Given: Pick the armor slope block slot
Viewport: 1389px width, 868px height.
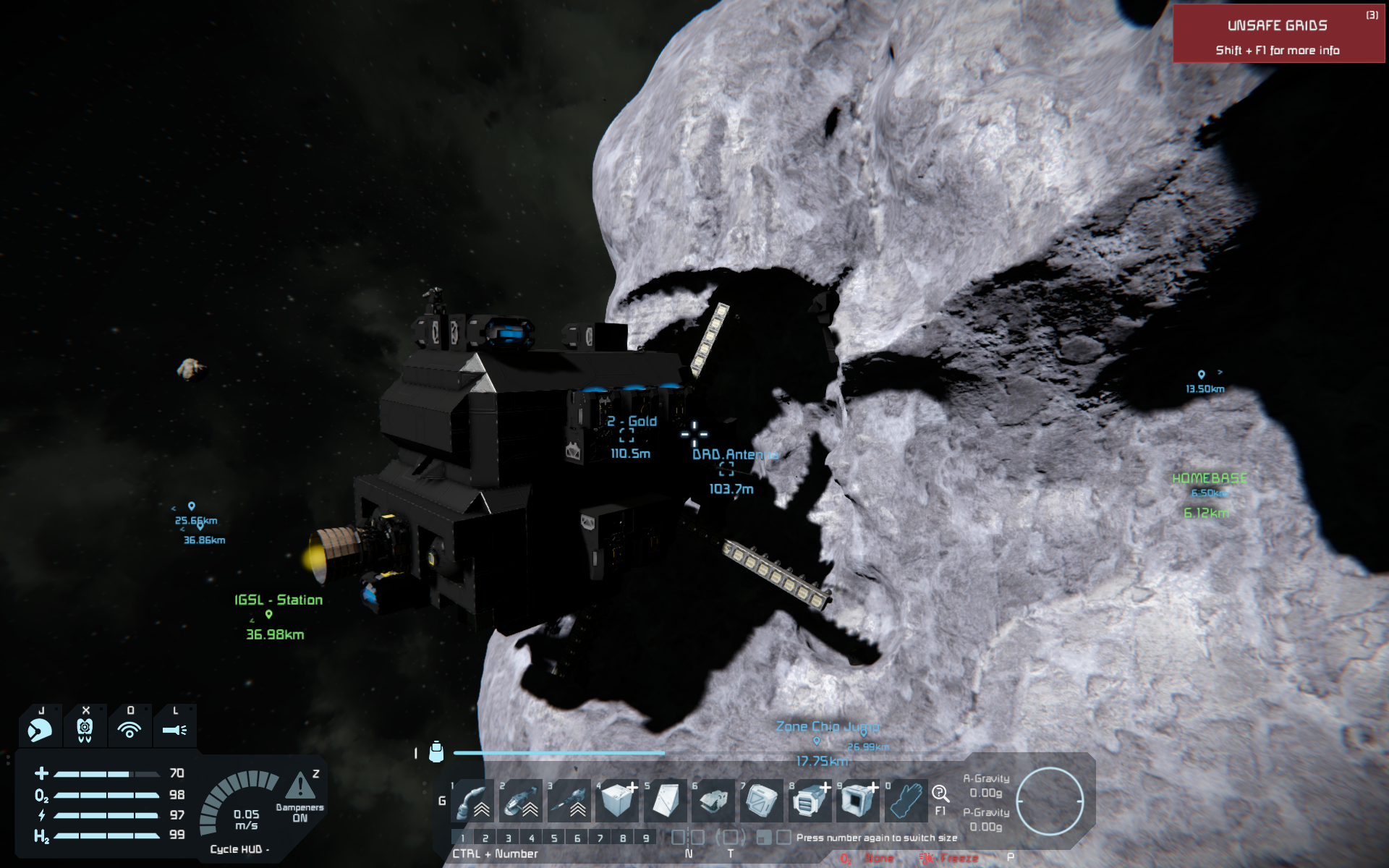Looking at the screenshot, I should click(x=666, y=801).
